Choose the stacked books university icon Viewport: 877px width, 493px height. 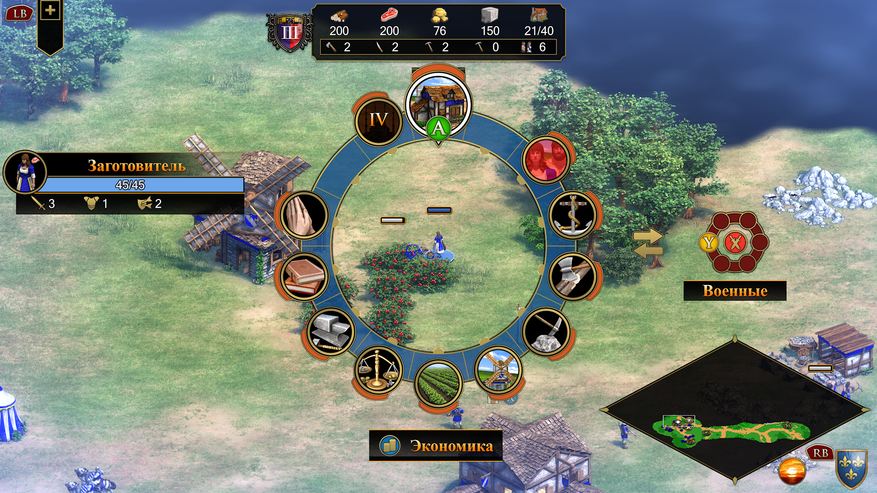click(x=303, y=276)
